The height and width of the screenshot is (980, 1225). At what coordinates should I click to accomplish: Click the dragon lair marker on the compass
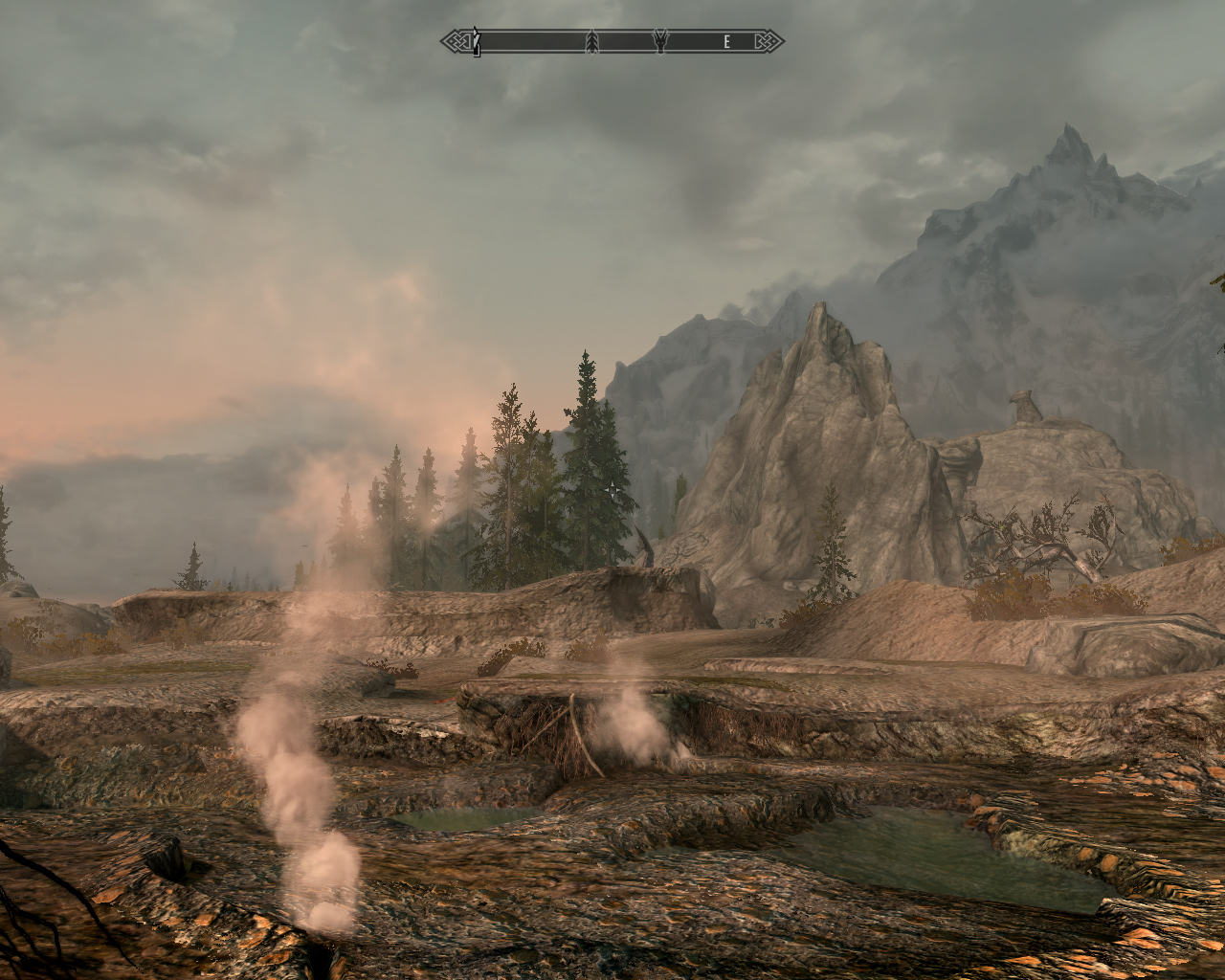click(x=660, y=41)
